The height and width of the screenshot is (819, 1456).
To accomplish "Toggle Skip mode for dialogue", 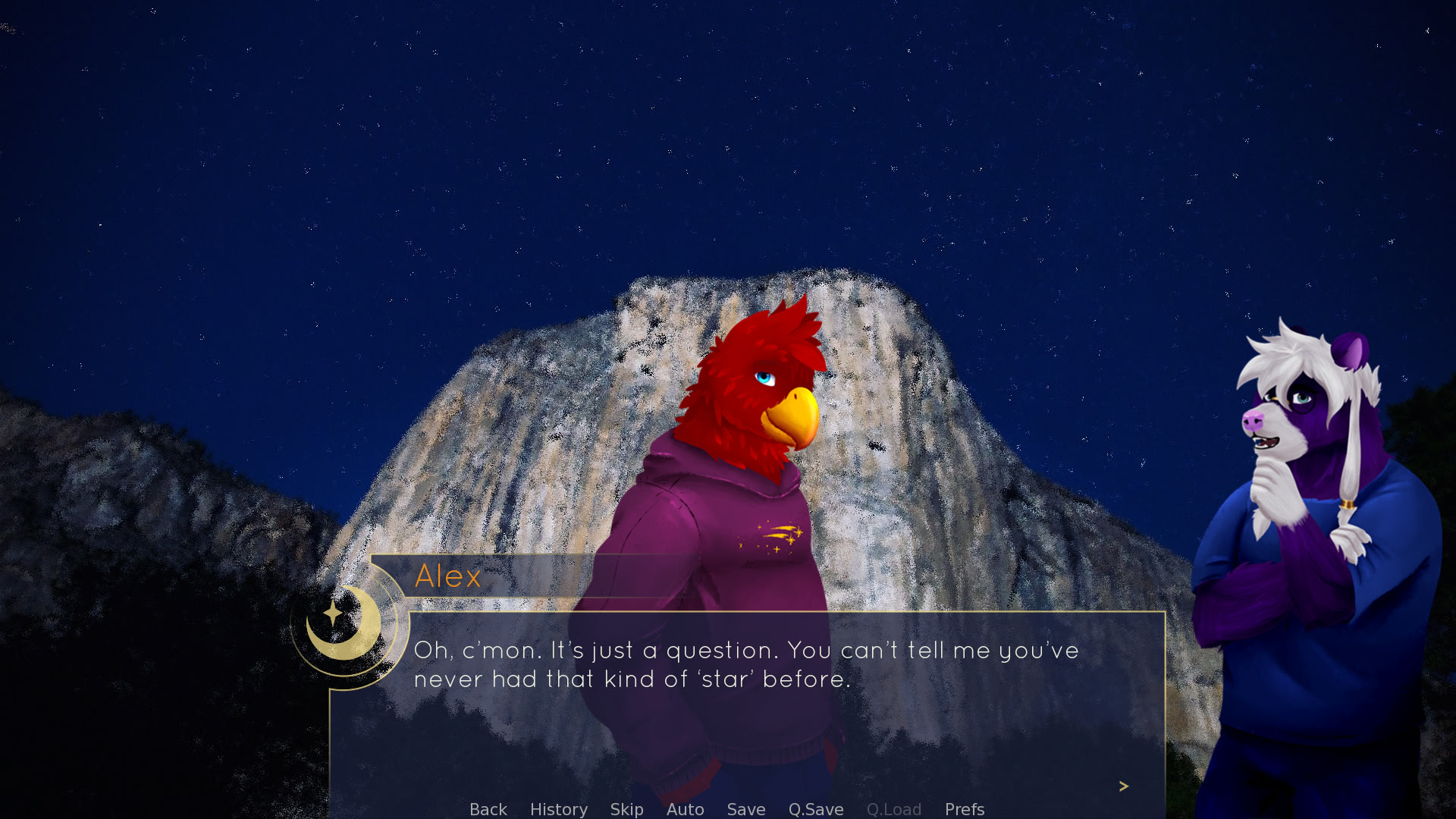I will [x=626, y=809].
